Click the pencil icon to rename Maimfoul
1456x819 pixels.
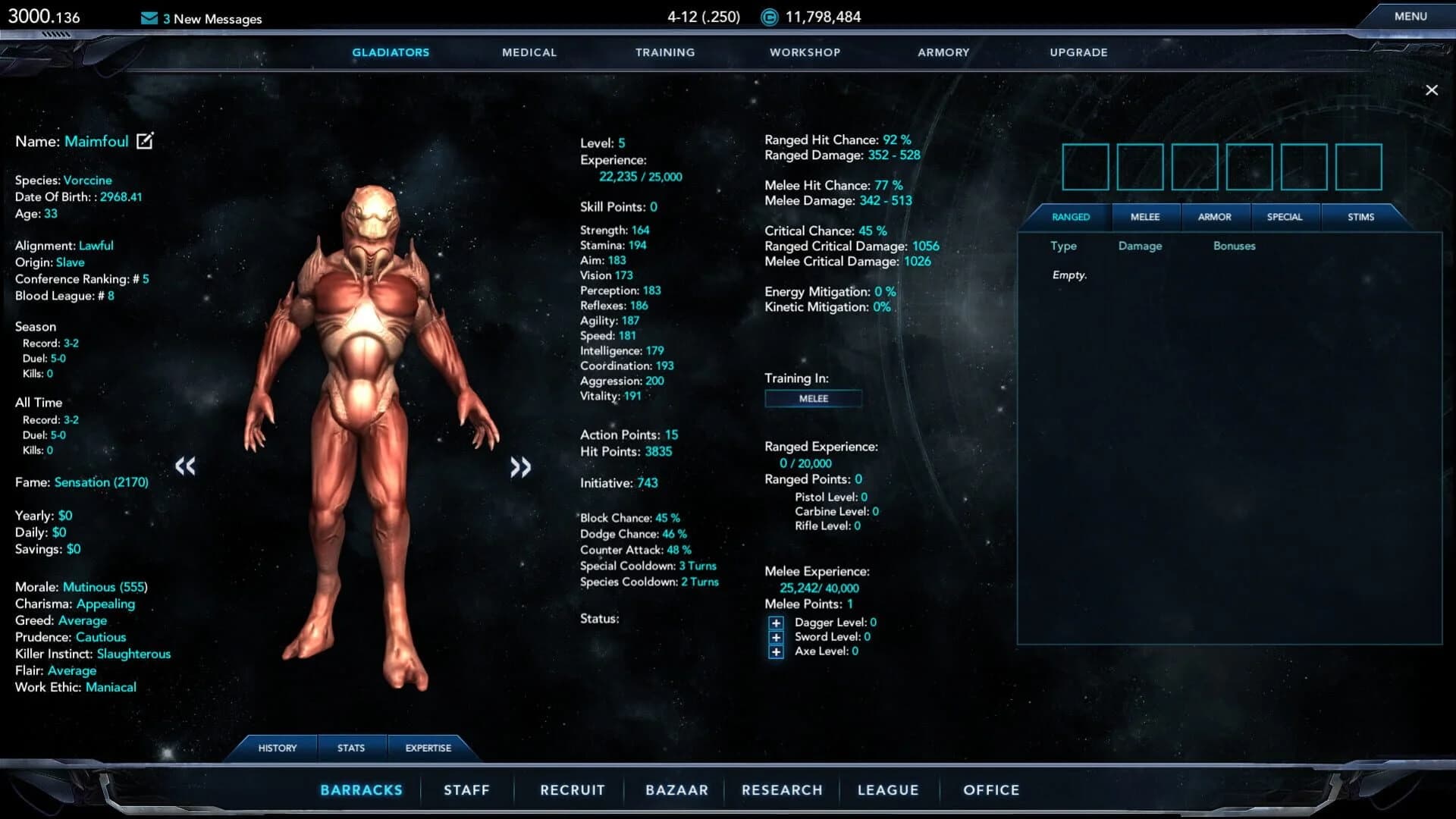click(x=144, y=140)
